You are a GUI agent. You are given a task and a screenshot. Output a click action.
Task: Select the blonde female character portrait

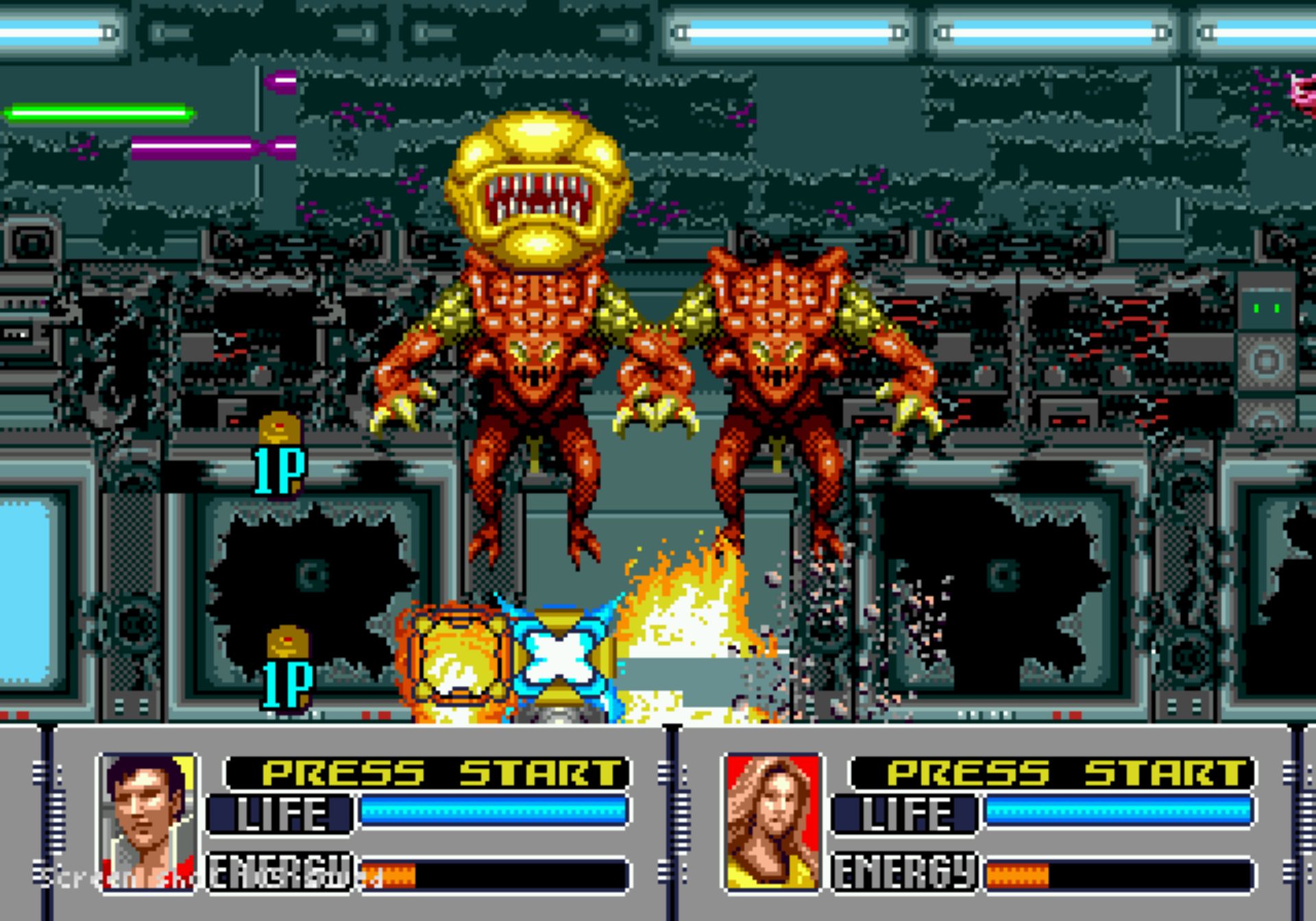click(x=772, y=822)
